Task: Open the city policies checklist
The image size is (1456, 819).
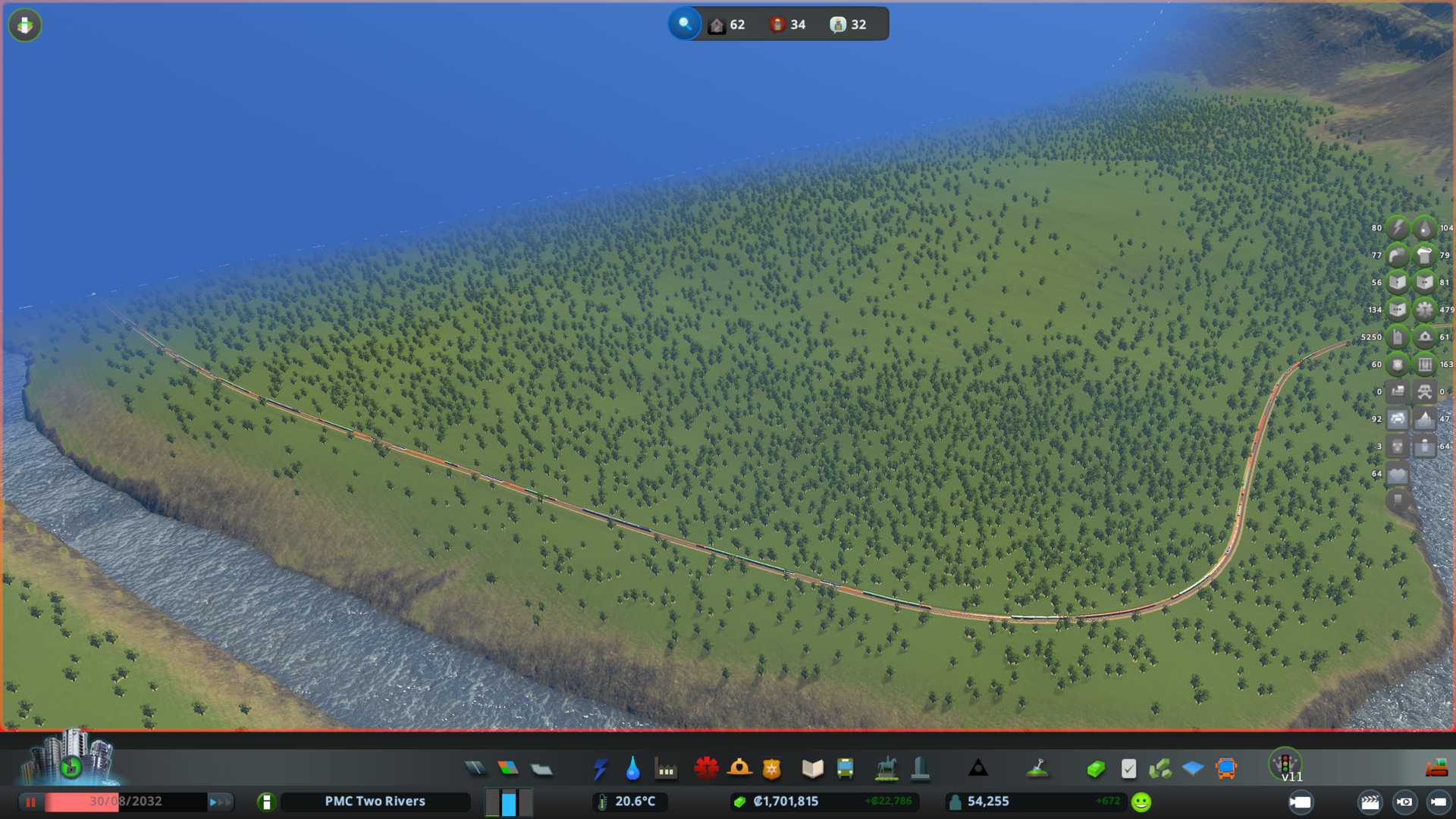Action: [1128, 769]
